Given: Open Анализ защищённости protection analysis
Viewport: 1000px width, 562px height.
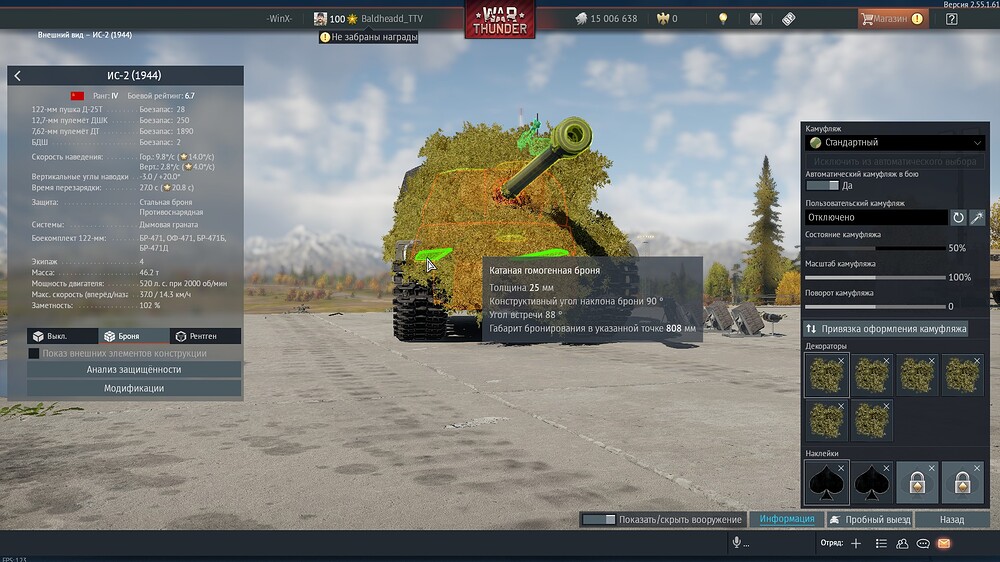Looking at the screenshot, I should pyautogui.click(x=134, y=370).
